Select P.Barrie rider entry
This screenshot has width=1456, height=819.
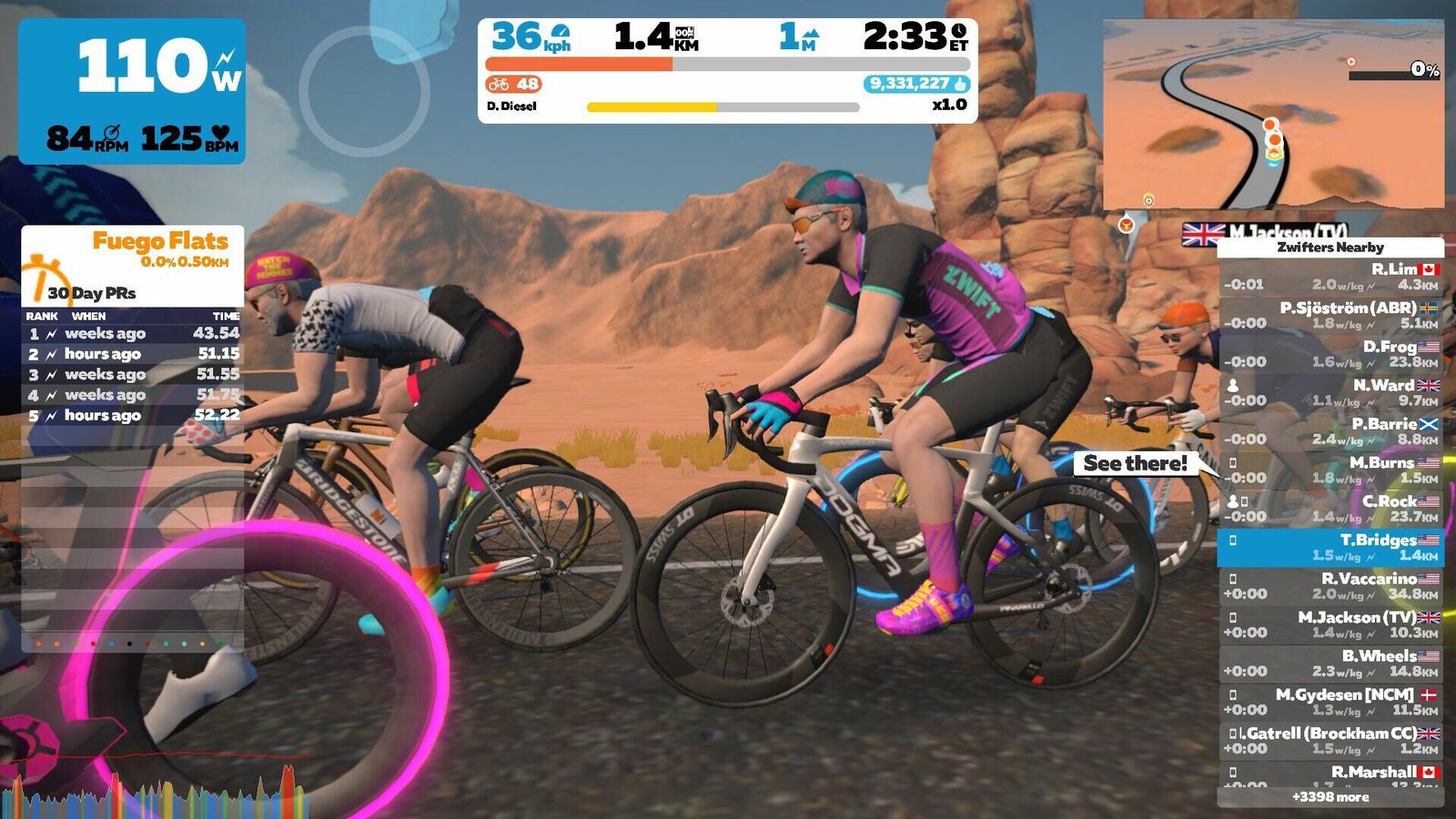coord(1330,431)
